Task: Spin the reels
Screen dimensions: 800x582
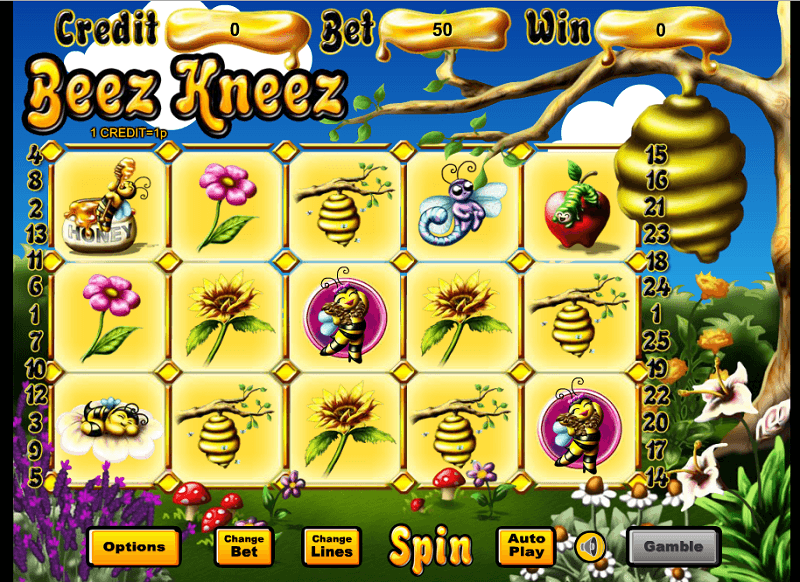Action: click(430, 547)
